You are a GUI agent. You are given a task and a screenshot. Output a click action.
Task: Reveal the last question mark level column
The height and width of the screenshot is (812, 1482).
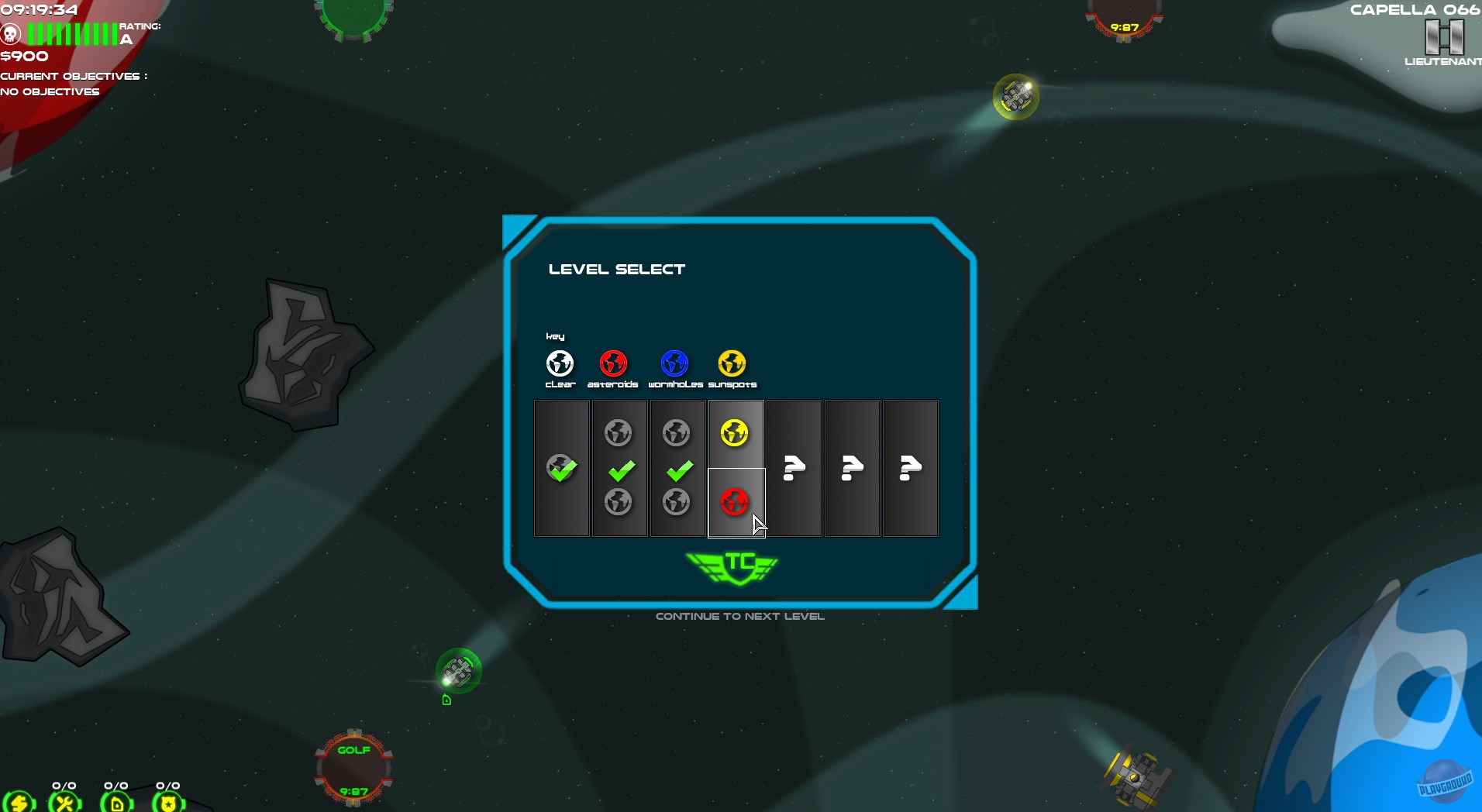coord(910,468)
